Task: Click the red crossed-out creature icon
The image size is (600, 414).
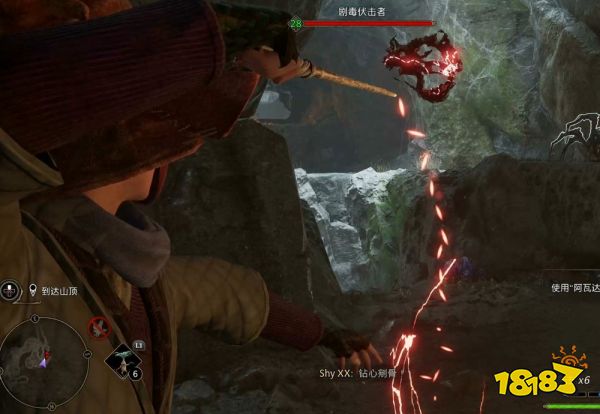Action: 98,326
